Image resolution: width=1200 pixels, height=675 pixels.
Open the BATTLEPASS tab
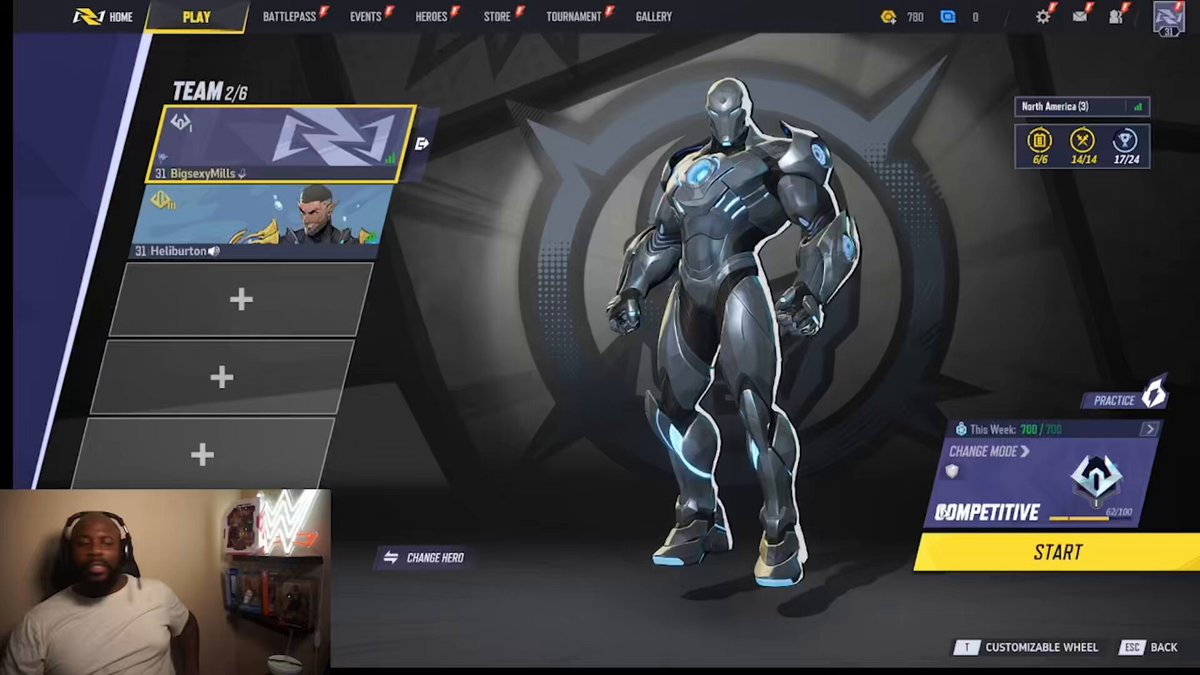tap(289, 17)
